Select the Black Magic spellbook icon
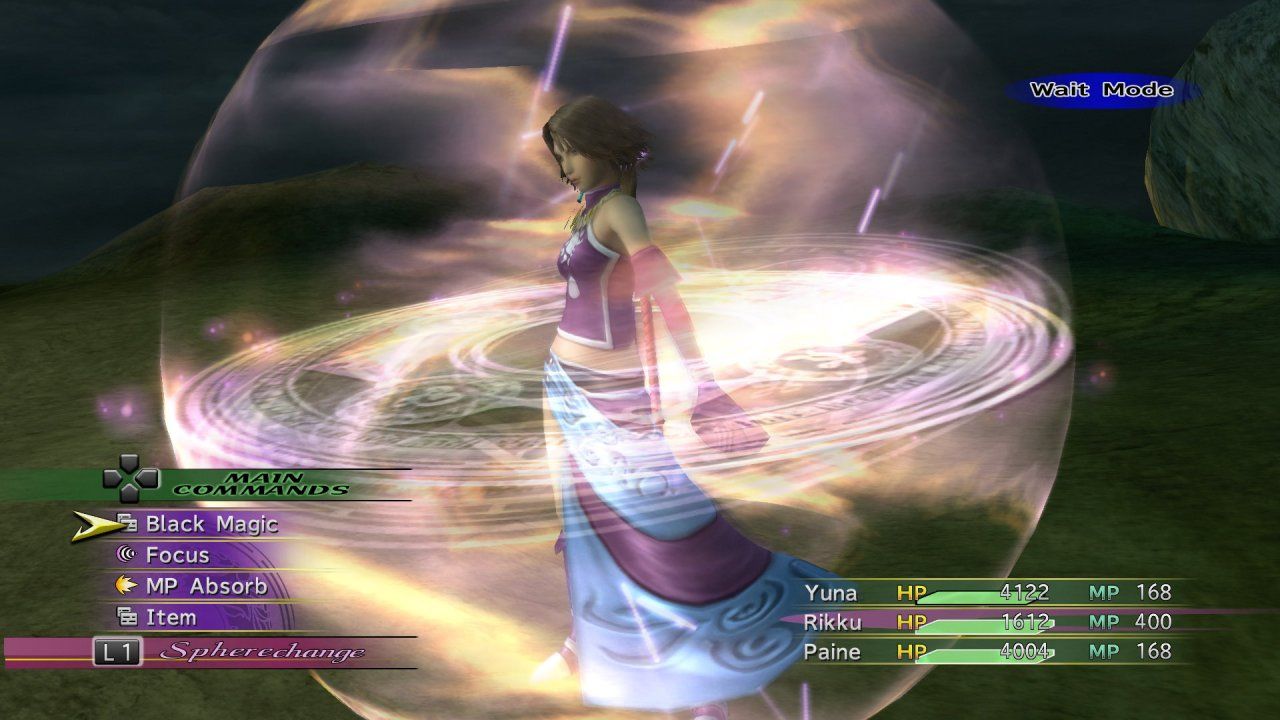The height and width of the screenshot is (720, 1280). [125, 524]
